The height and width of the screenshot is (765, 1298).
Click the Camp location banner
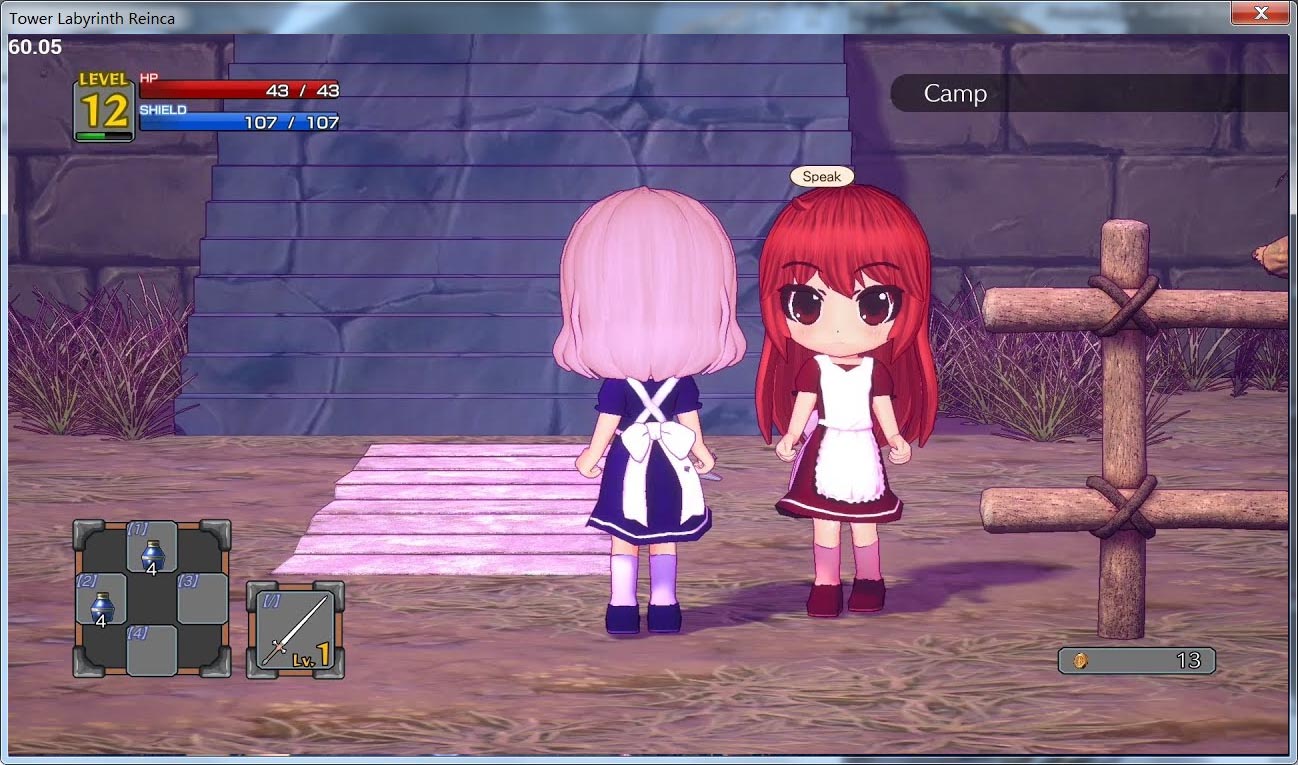coord(957,94)
